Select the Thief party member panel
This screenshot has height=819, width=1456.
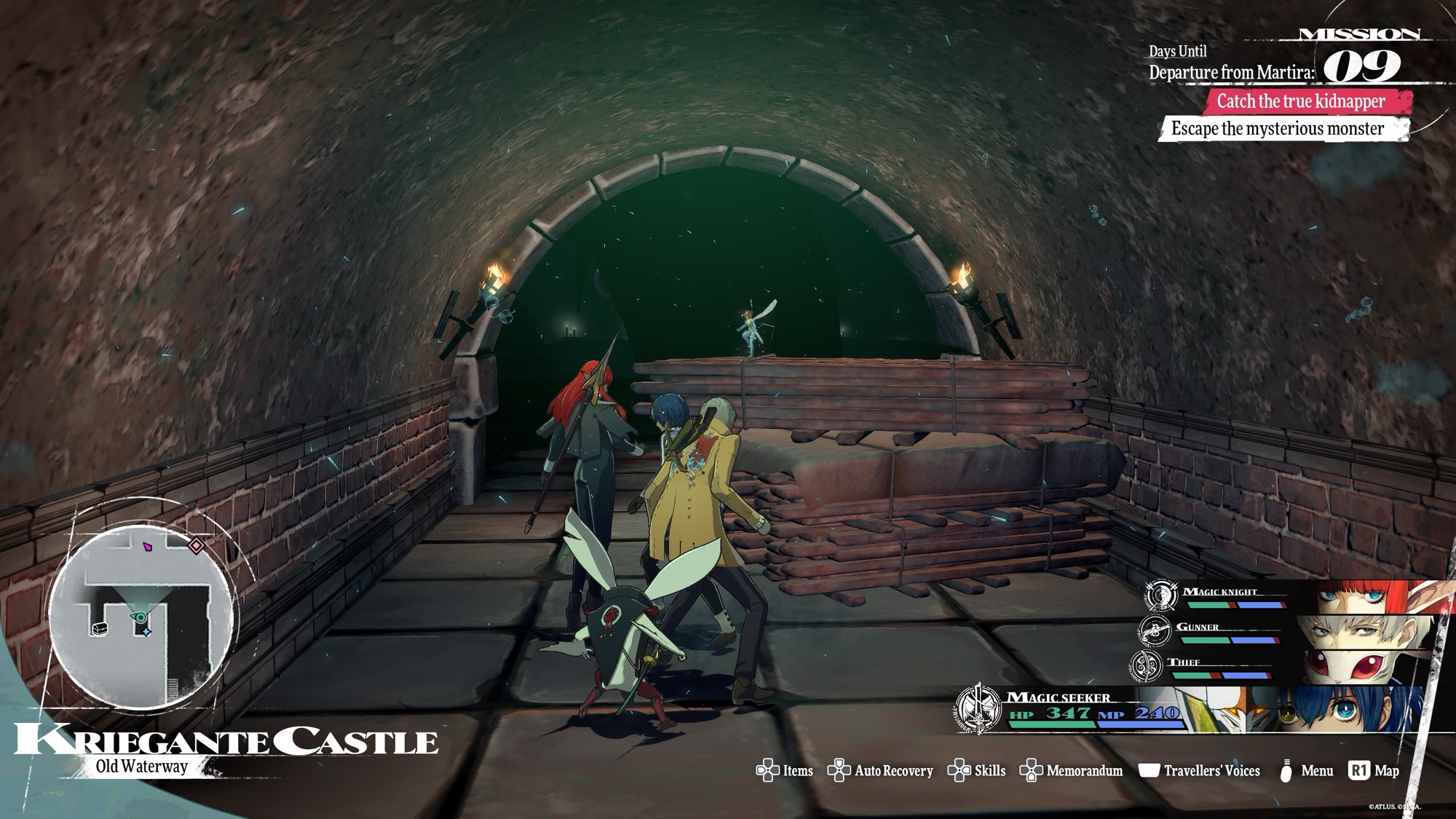tap(1274, 667)
